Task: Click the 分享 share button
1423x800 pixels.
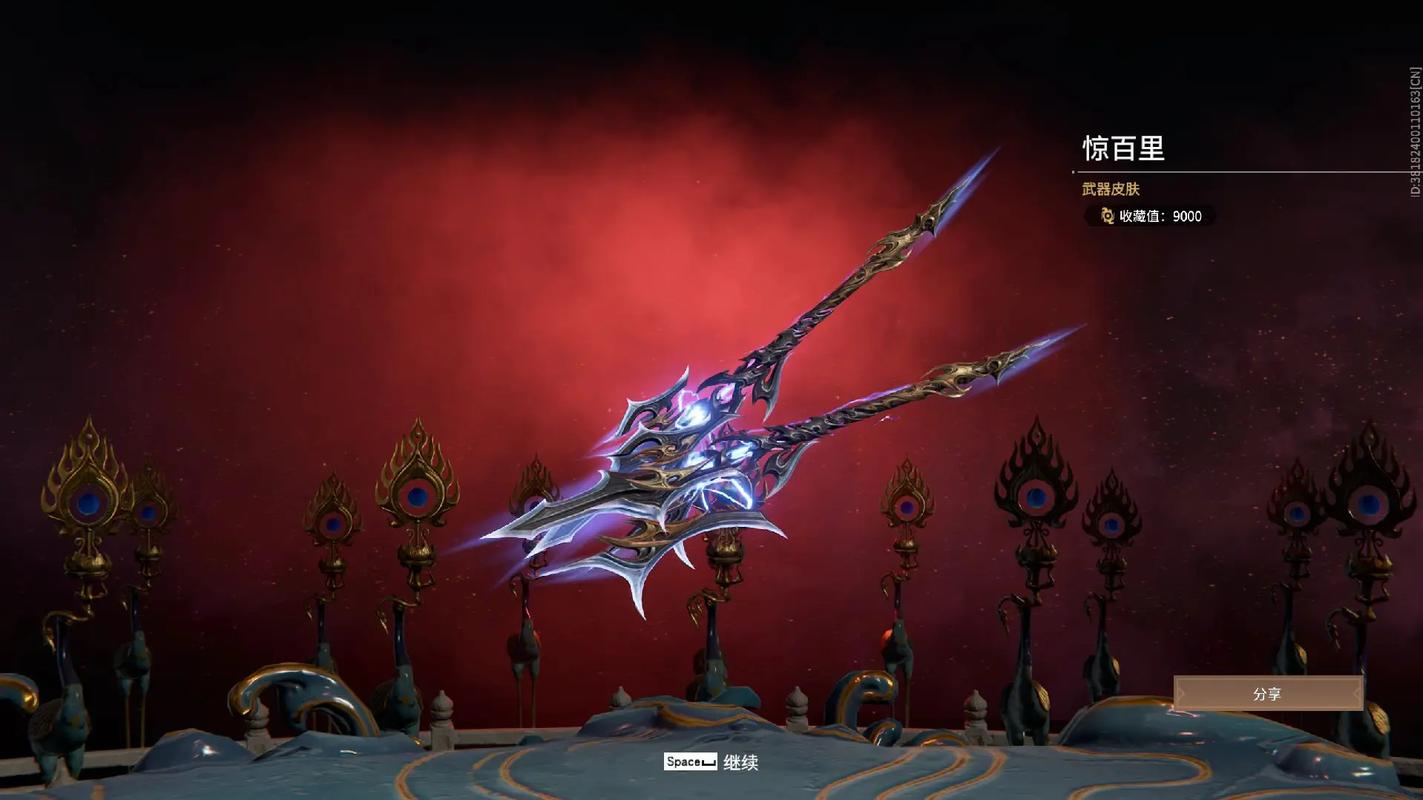Action: click(x=1267, y=693)
